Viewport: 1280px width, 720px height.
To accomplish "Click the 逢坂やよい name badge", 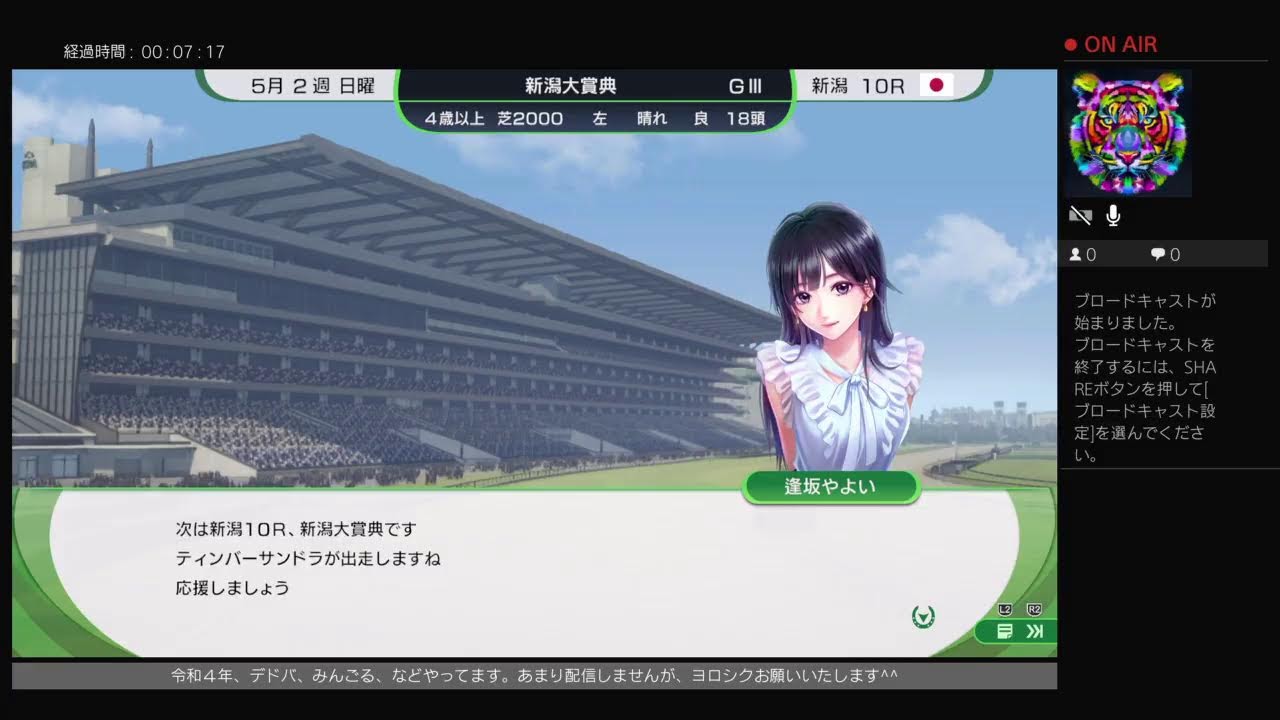I will coord(833,487).
